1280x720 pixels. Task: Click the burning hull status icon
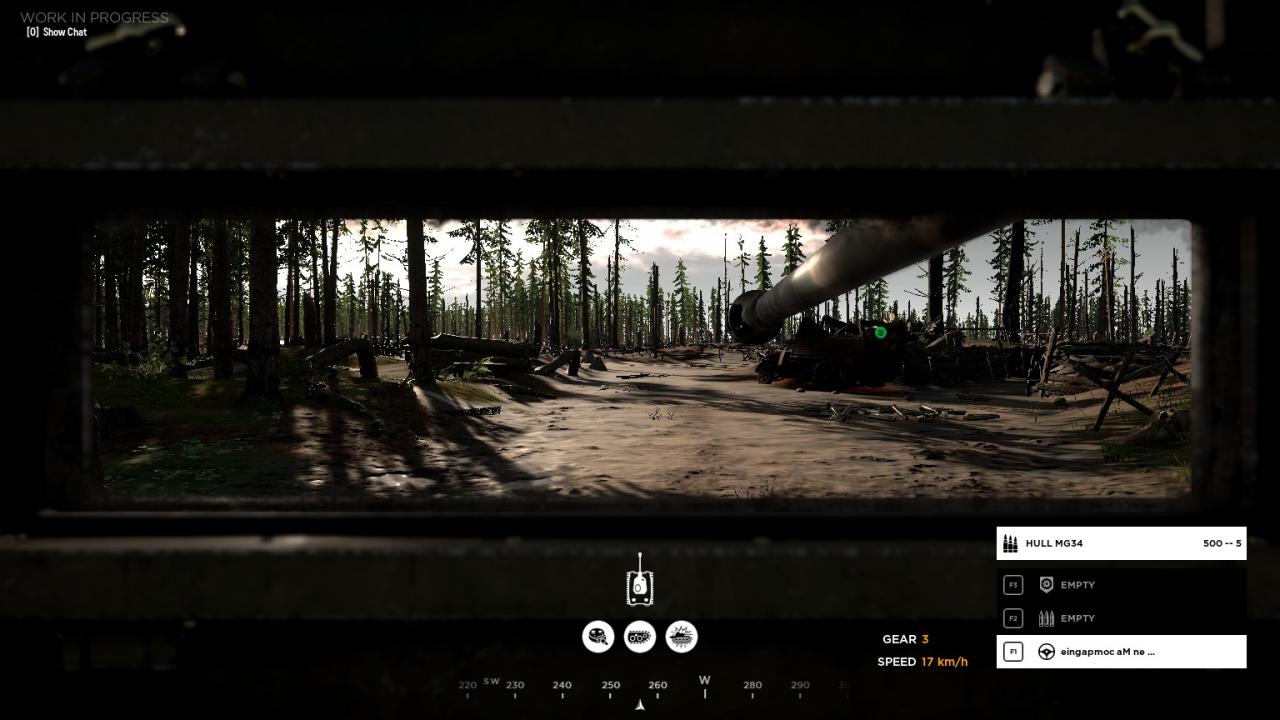click(681, 637)
